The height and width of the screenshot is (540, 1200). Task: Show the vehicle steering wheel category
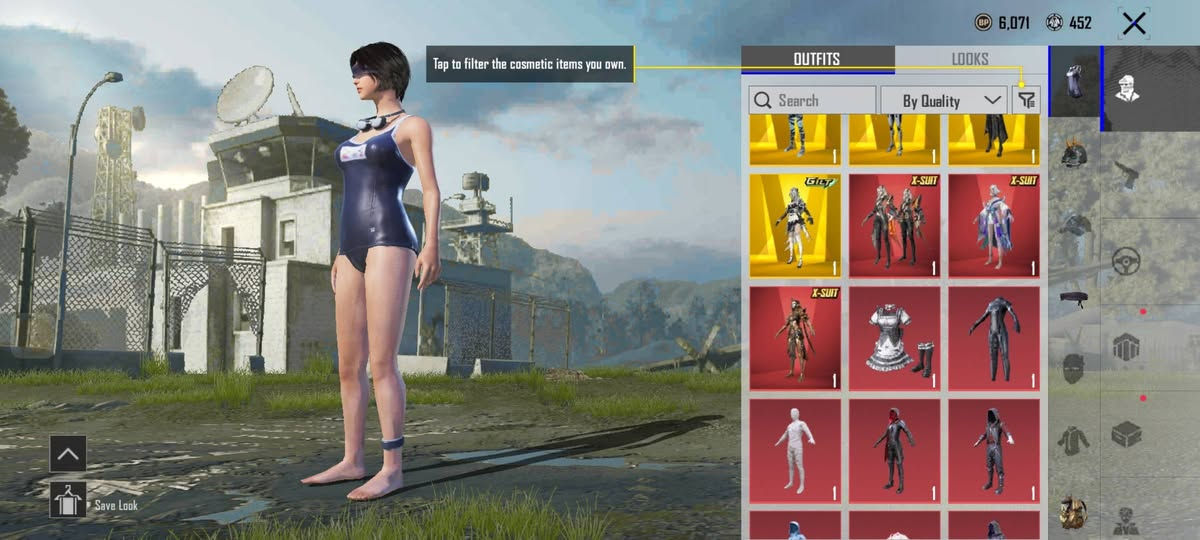pyautogui.click(x=1127, y=262)
